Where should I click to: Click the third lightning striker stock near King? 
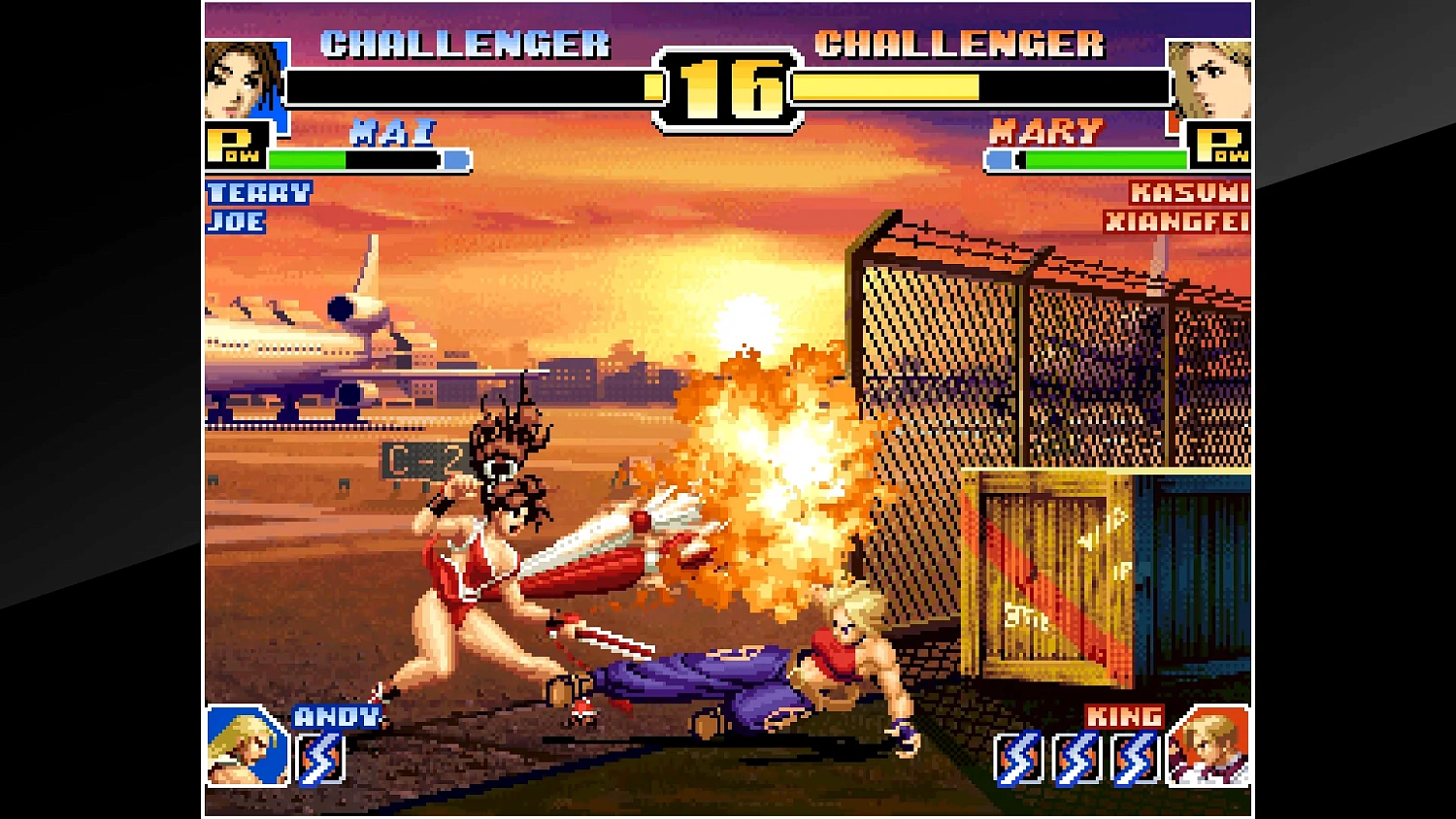[1134, 755]
